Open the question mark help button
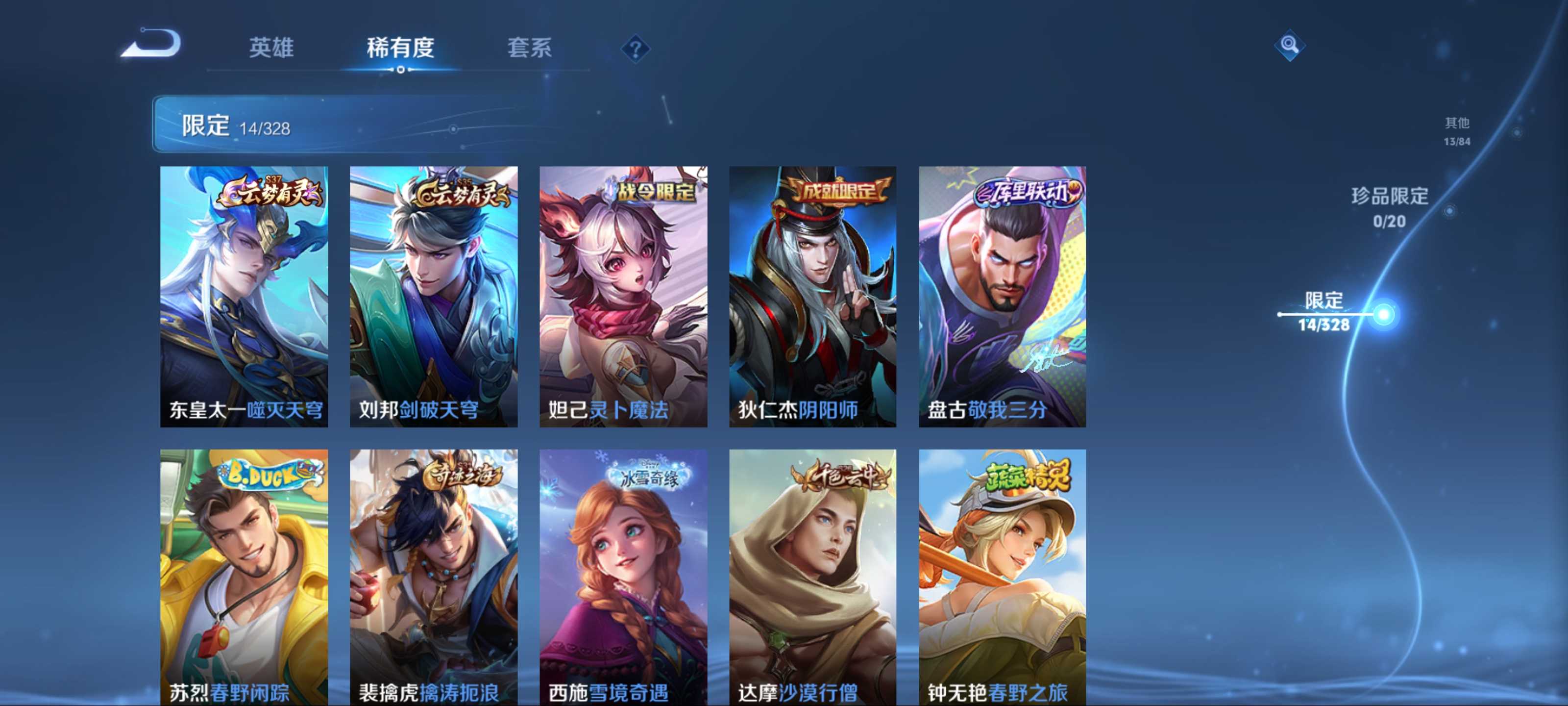The image size is (1568, 706). [x=635, y=49]
